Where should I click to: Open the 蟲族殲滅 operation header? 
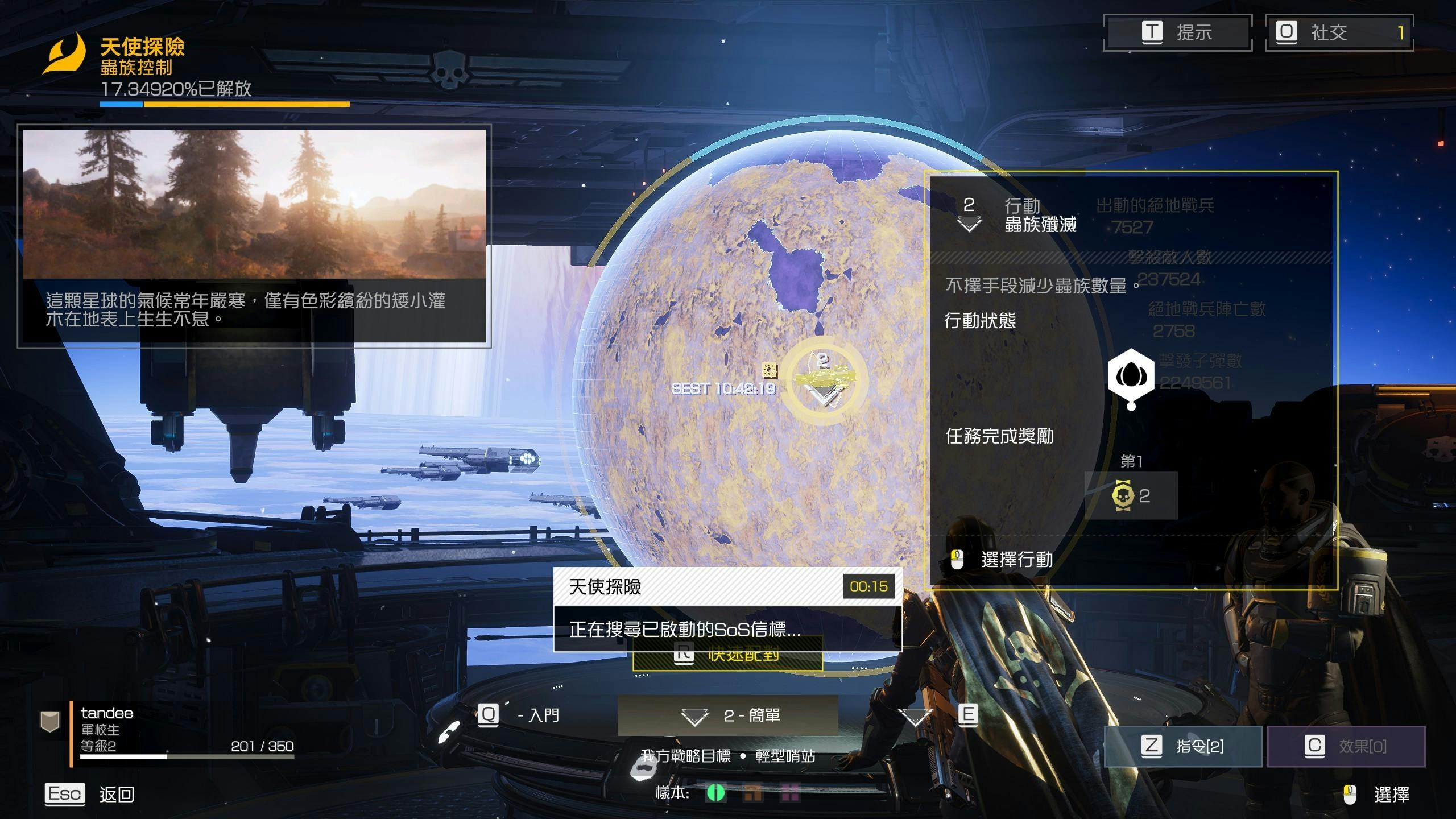coord(1018,216)
